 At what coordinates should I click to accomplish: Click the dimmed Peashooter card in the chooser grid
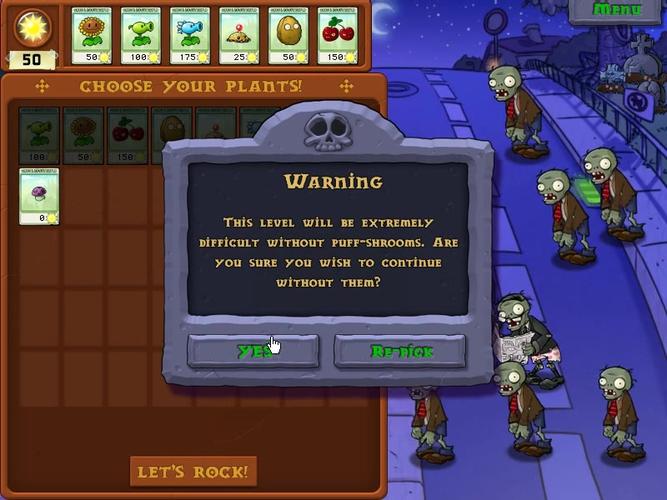pyautogui.click(x=39, y=135)
